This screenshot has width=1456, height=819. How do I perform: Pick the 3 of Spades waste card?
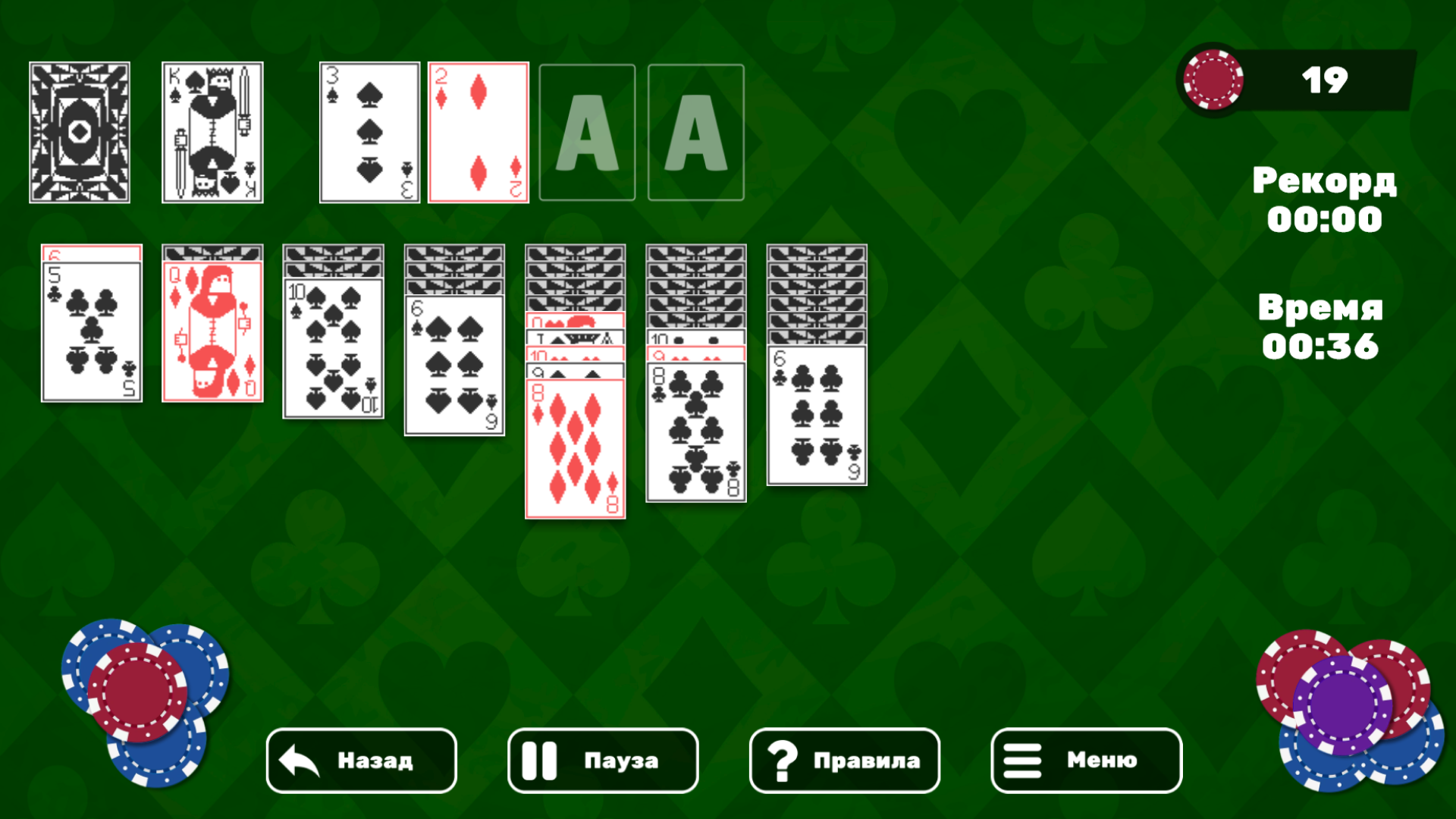tap(369, 132)
